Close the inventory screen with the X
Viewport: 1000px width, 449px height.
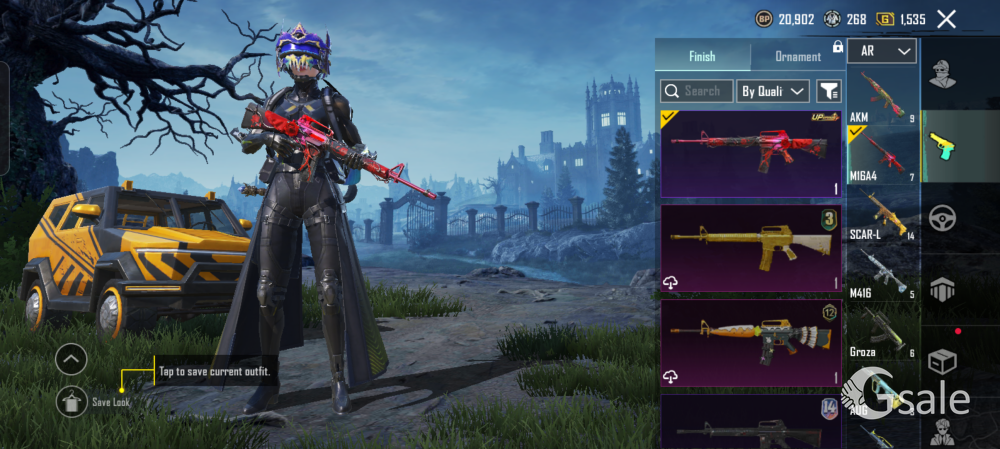[946, 19]
